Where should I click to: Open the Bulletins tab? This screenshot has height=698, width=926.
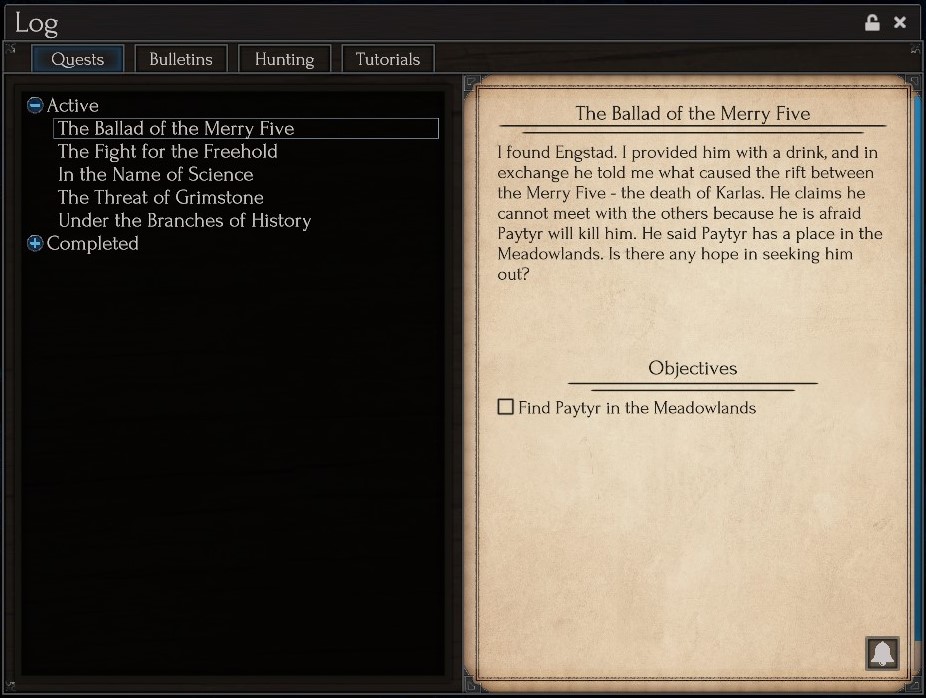pos(181,59)
